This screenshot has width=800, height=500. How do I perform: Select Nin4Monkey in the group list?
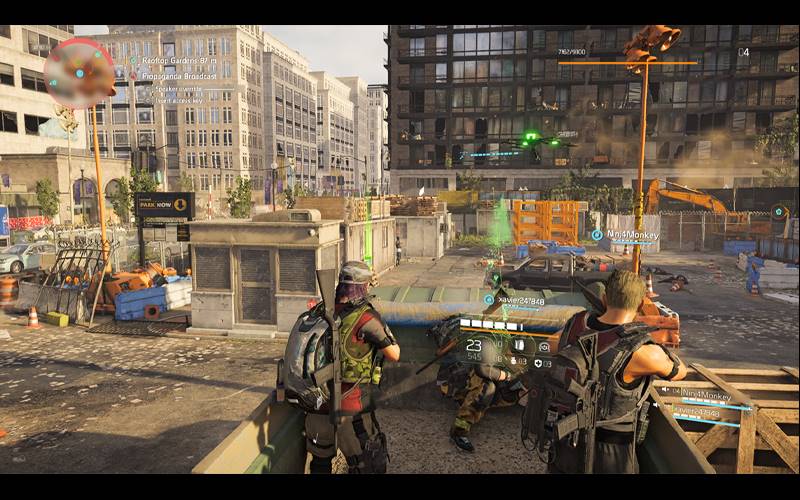coord(705,392)
